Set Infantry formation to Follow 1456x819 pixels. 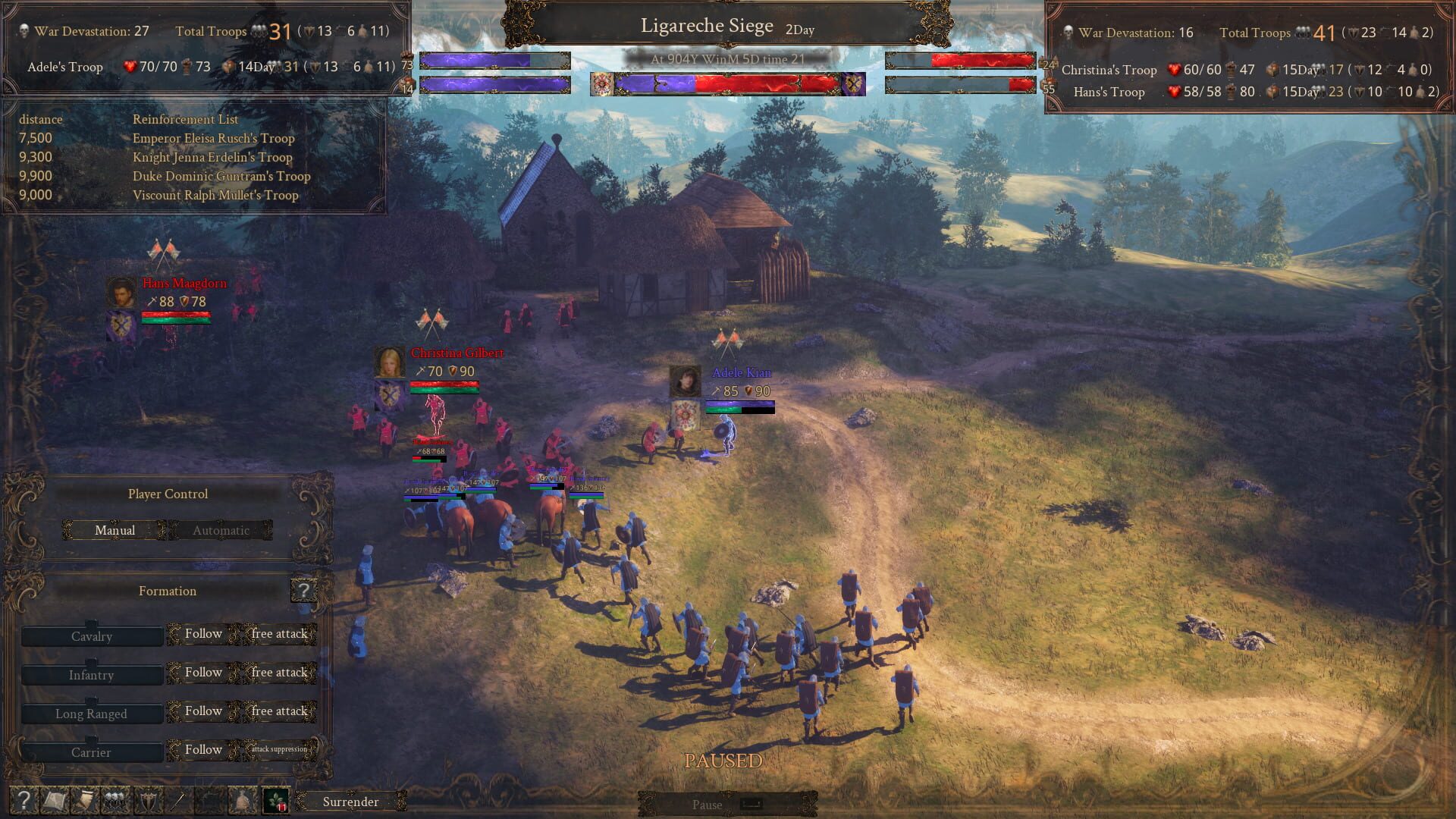point(202,673)
